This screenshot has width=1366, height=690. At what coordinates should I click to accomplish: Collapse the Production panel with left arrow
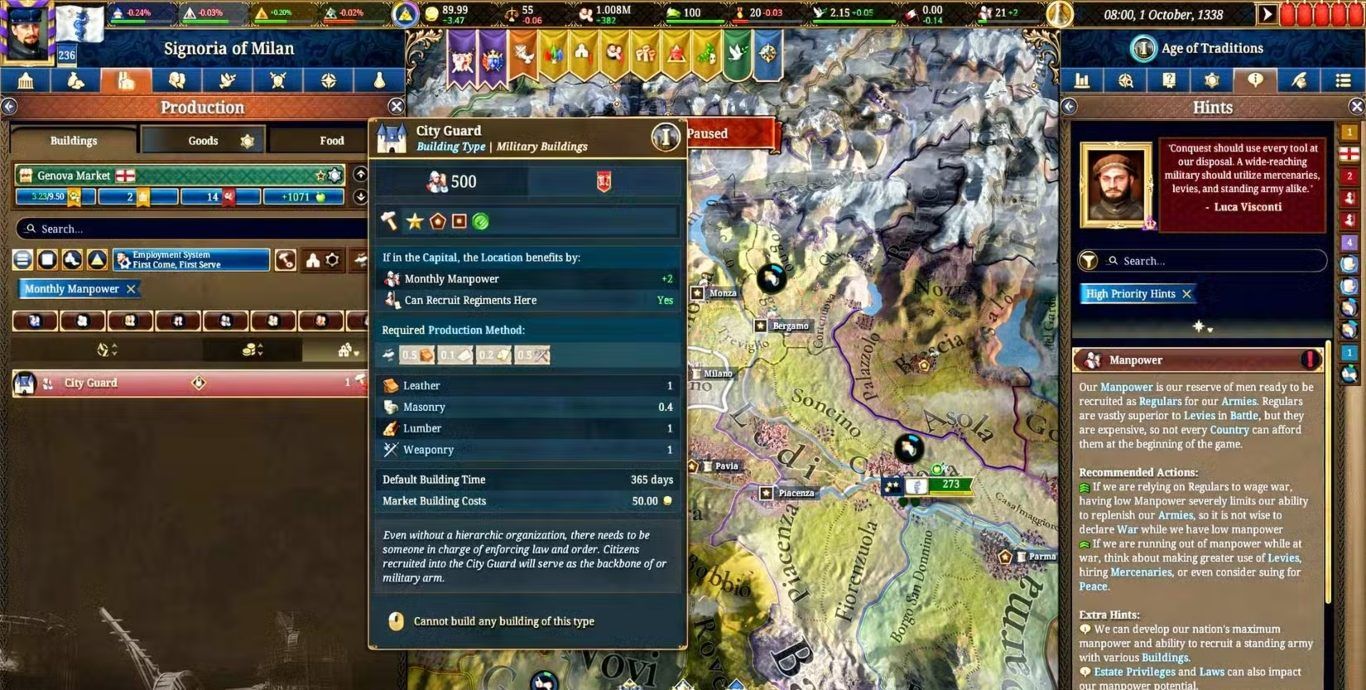pyautogui.click(x=9, y=107)
